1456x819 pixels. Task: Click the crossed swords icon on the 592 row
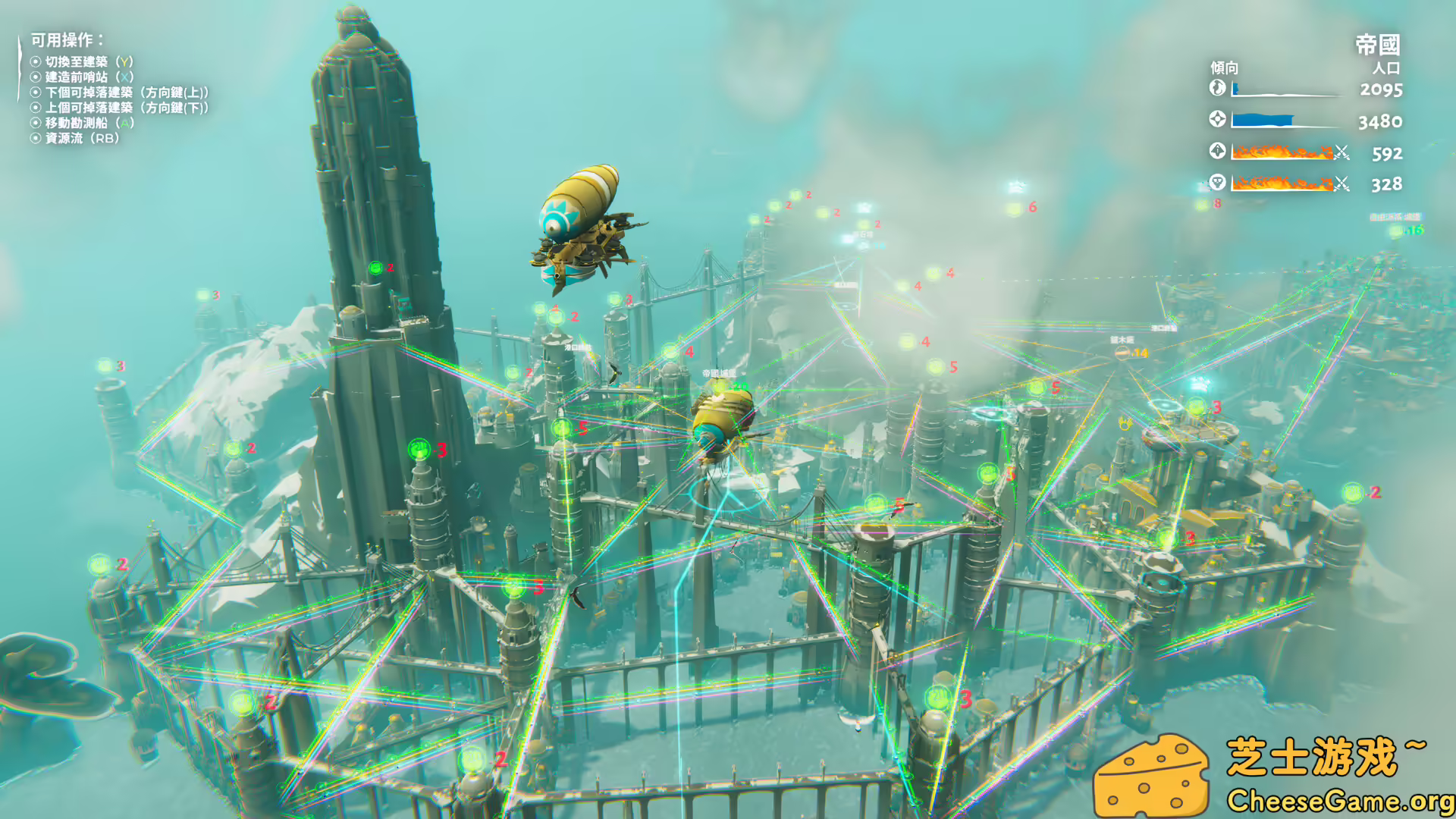pos(1341,153)
